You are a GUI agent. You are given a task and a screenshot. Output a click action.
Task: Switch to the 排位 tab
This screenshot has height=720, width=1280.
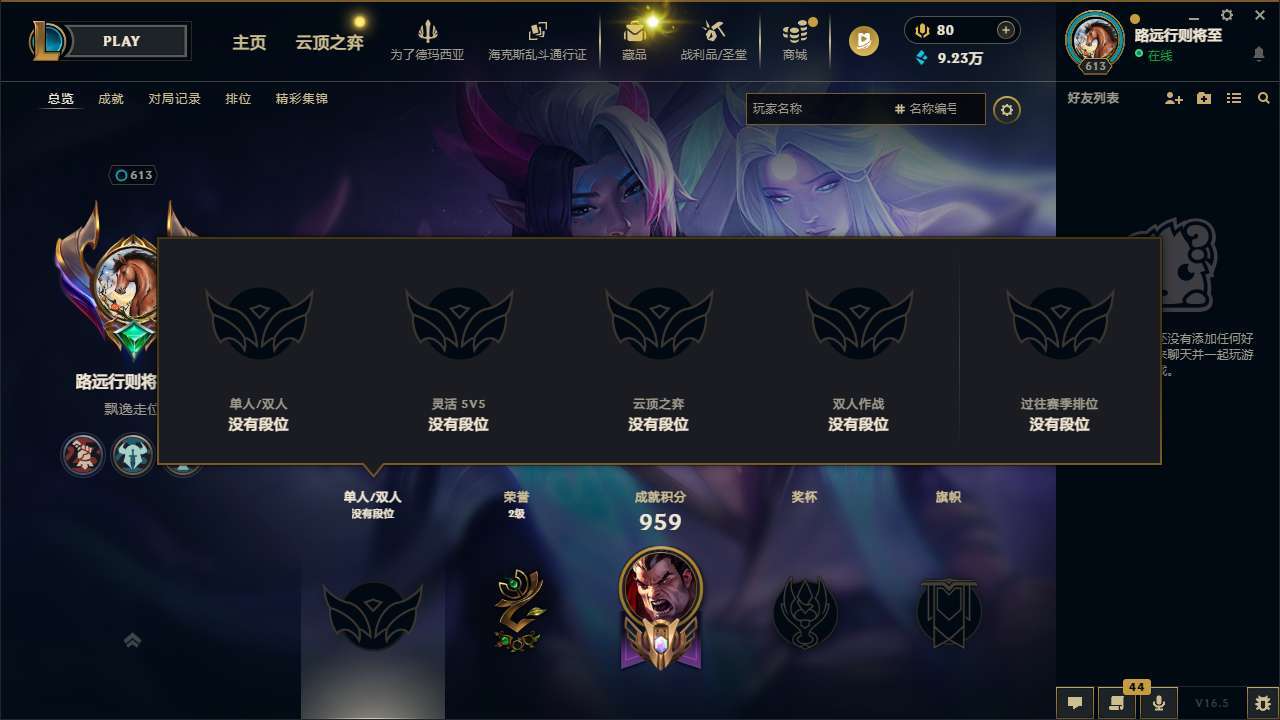tap(238, 99)
